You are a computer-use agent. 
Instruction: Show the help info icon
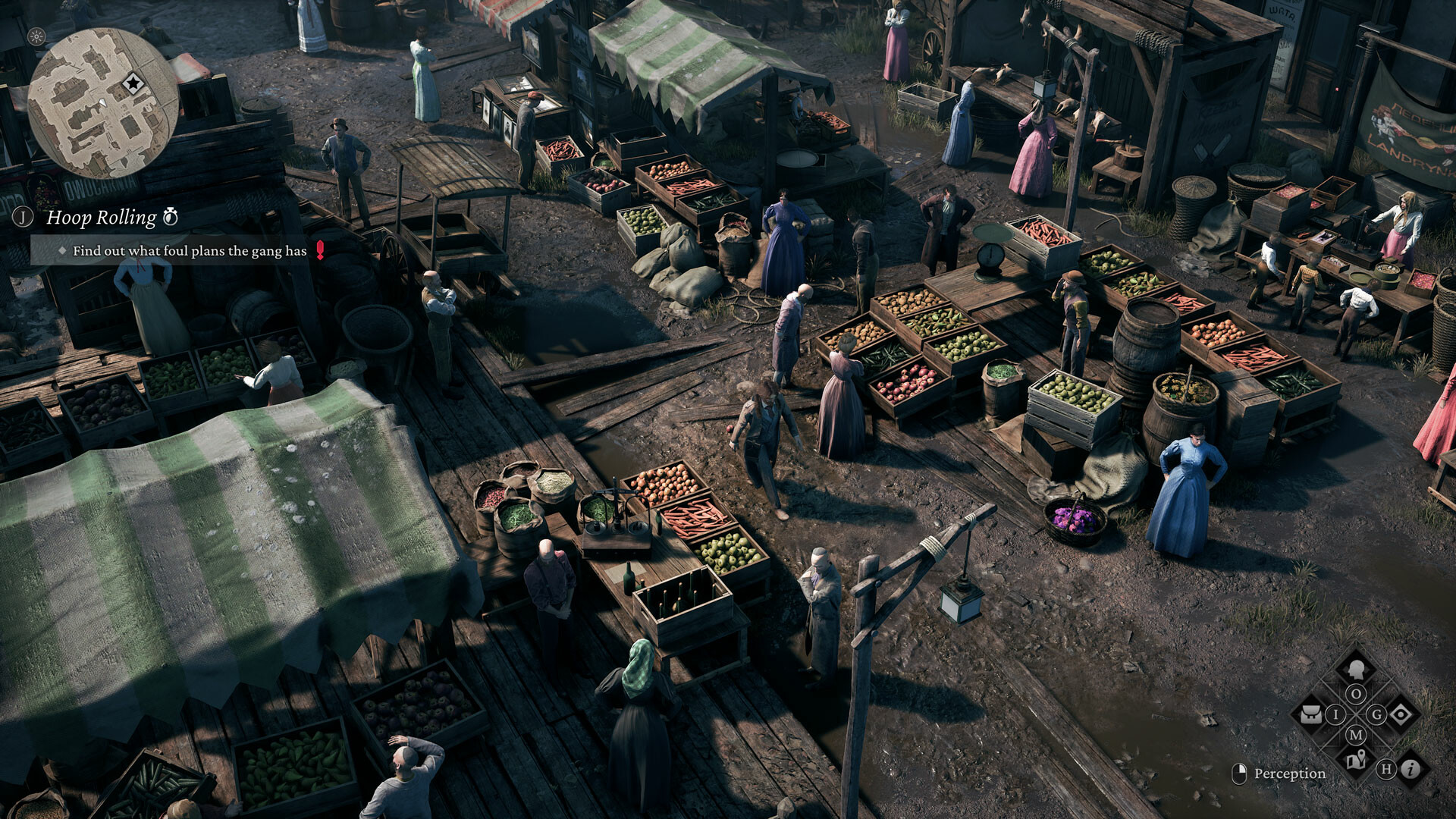click(1410, 770)
